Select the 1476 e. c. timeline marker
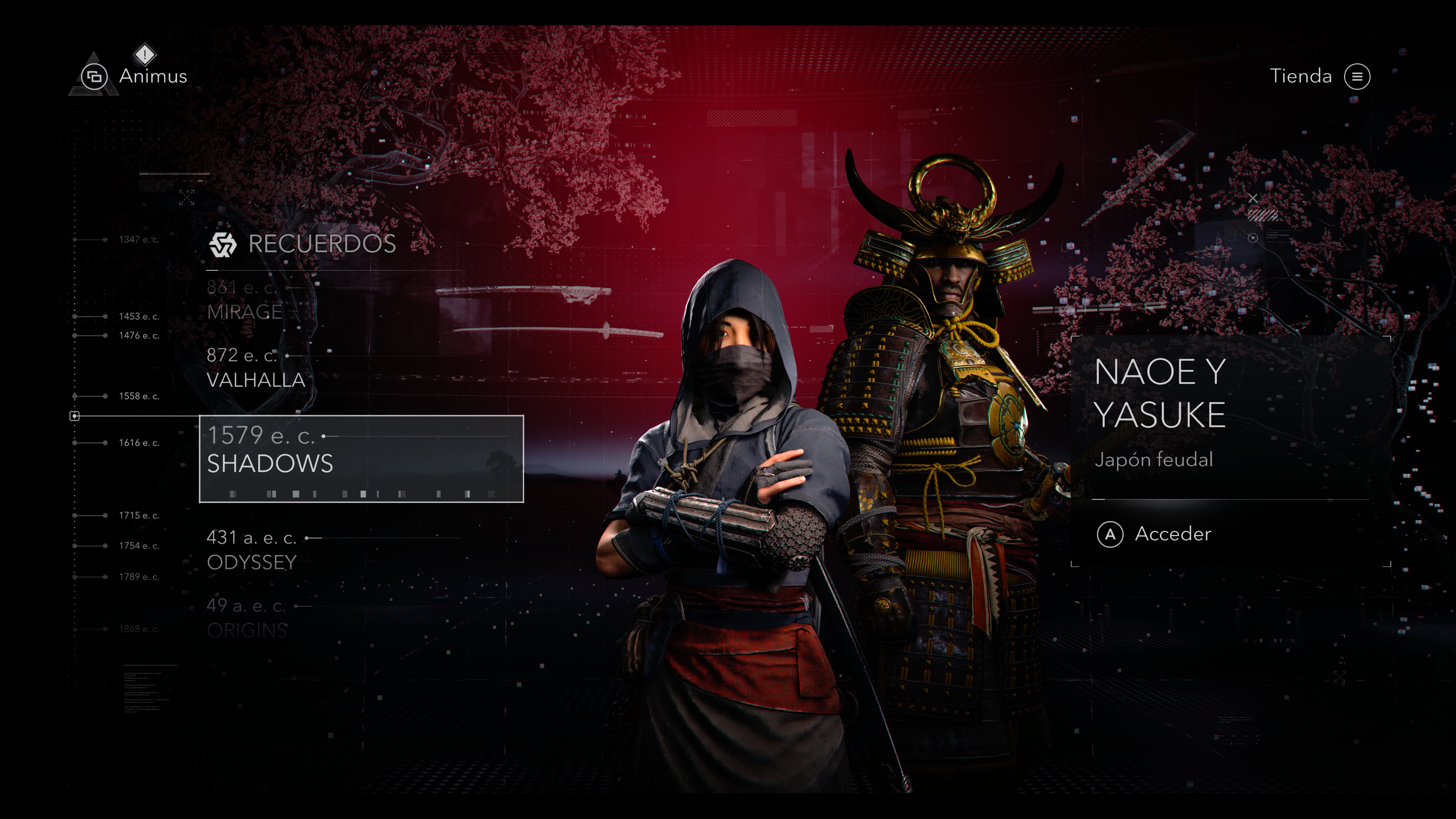 coord(138,336)
